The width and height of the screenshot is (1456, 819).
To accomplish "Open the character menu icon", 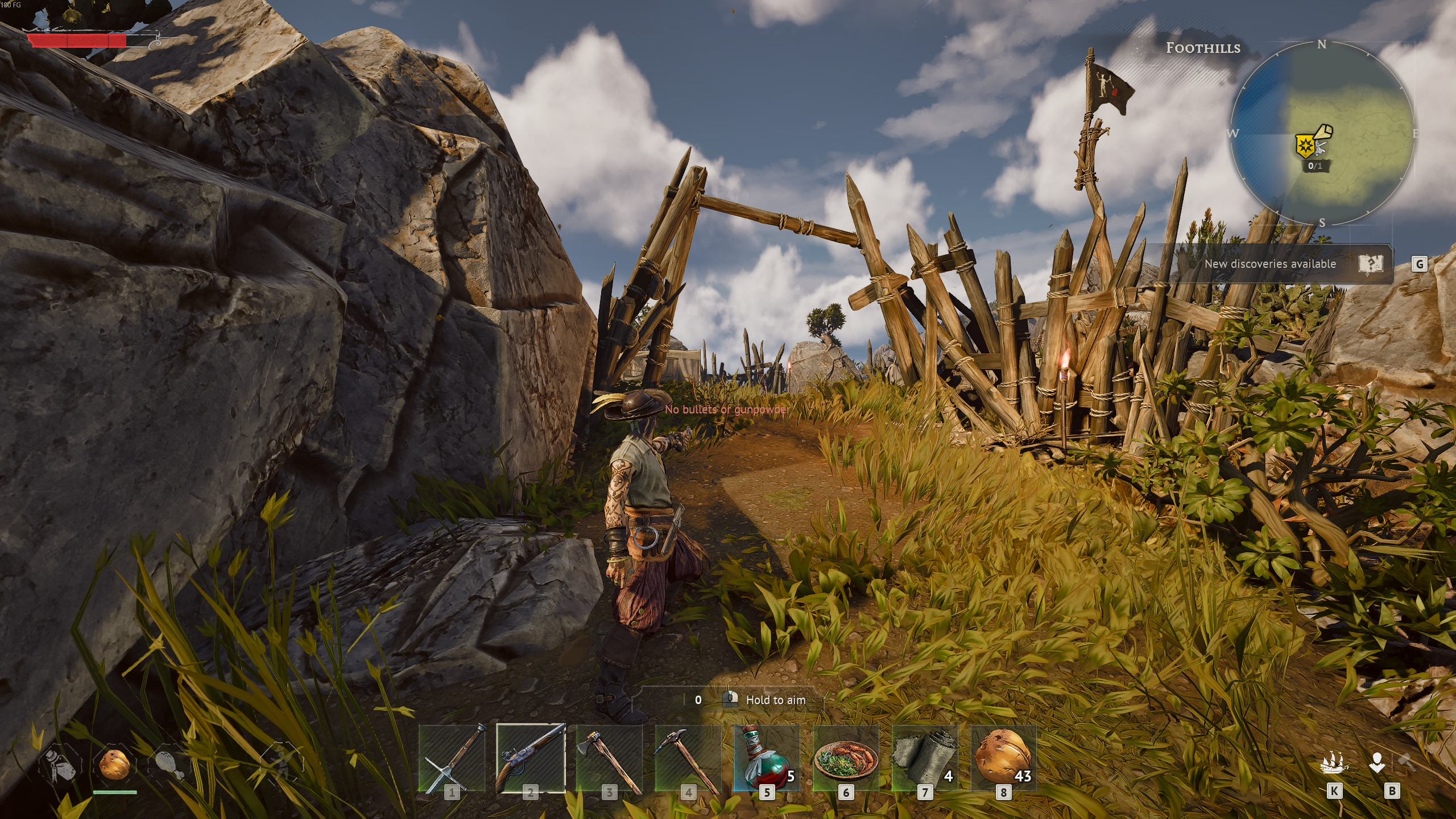I will [1377, 763].
